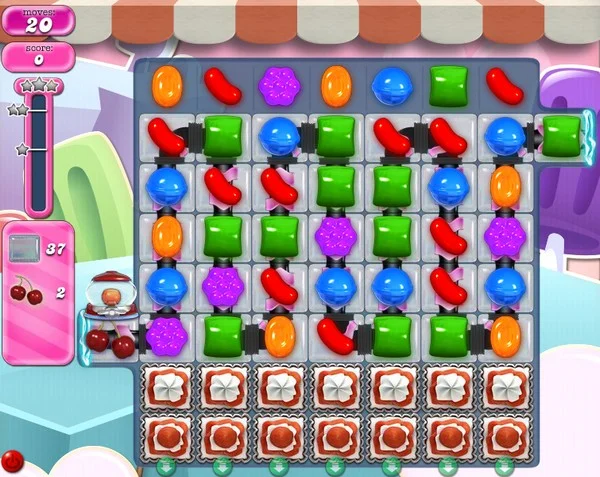Select the green candy in the side extension cell
The image size is (600, 477).
[x=561, y=135]
